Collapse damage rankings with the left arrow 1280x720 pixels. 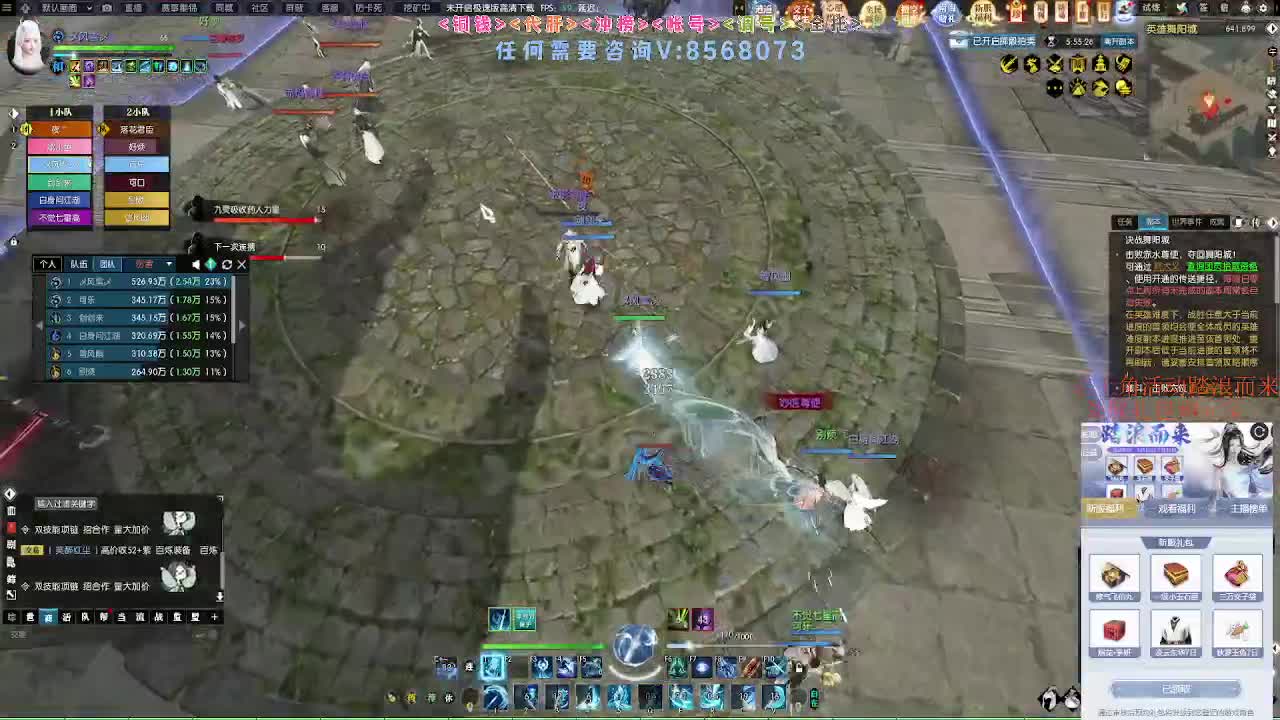point(39,325)
